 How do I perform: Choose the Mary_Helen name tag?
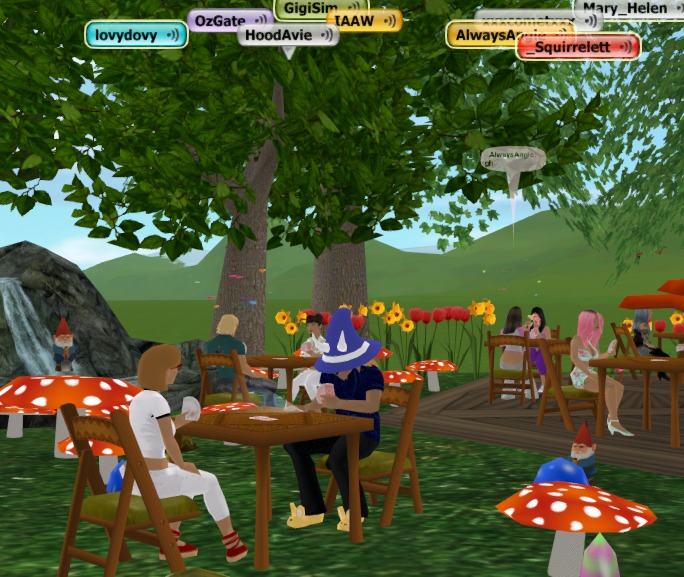(x=630, y=7)
